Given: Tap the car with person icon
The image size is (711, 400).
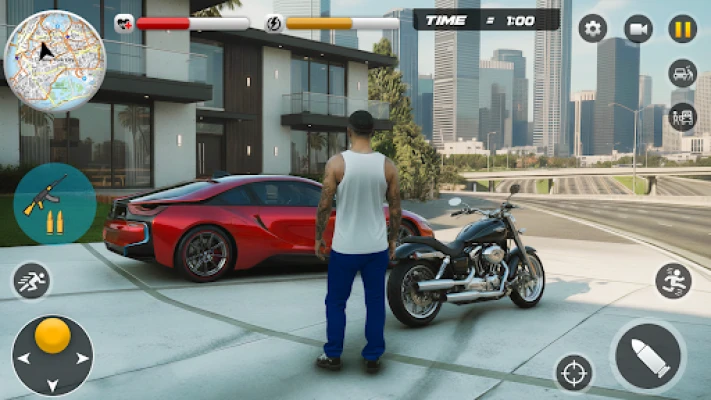Looking at the screenshot, I should [683, 73].
